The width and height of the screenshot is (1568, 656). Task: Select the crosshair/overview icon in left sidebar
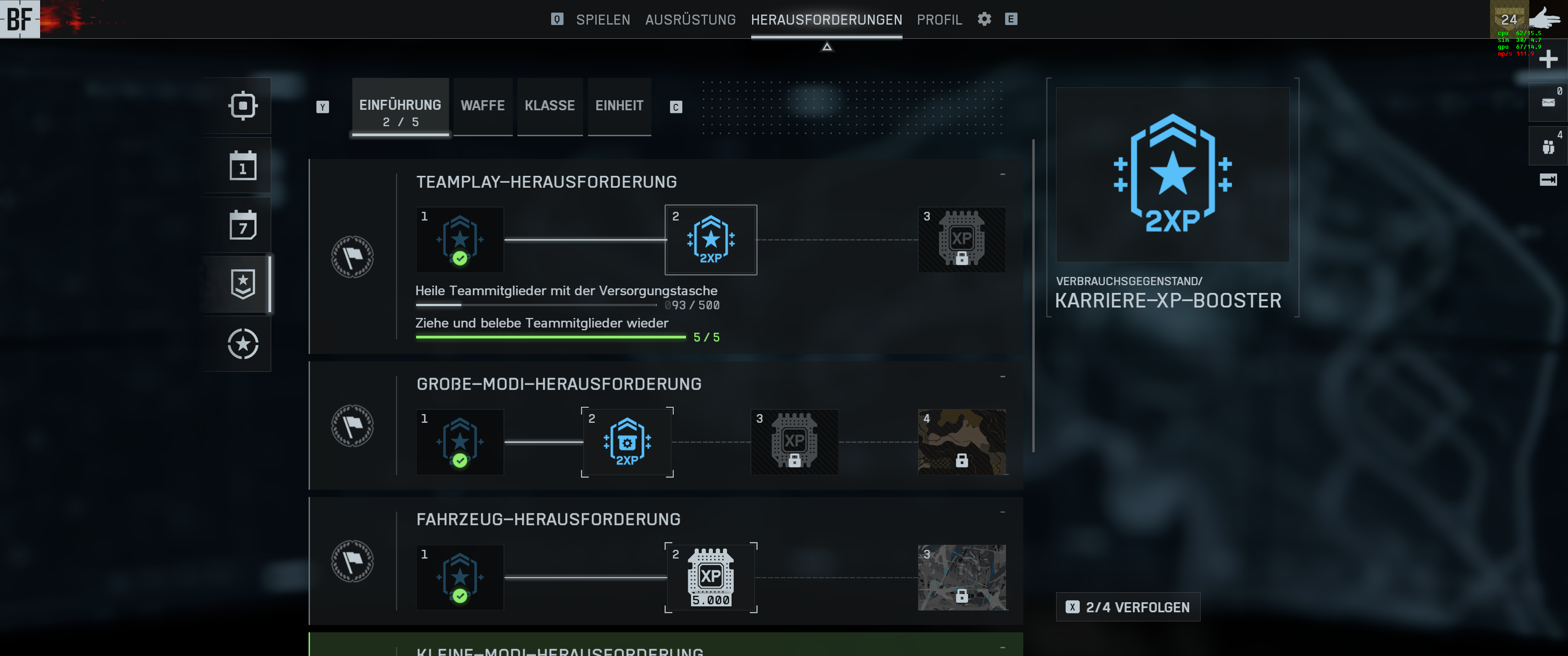[243, 105]
